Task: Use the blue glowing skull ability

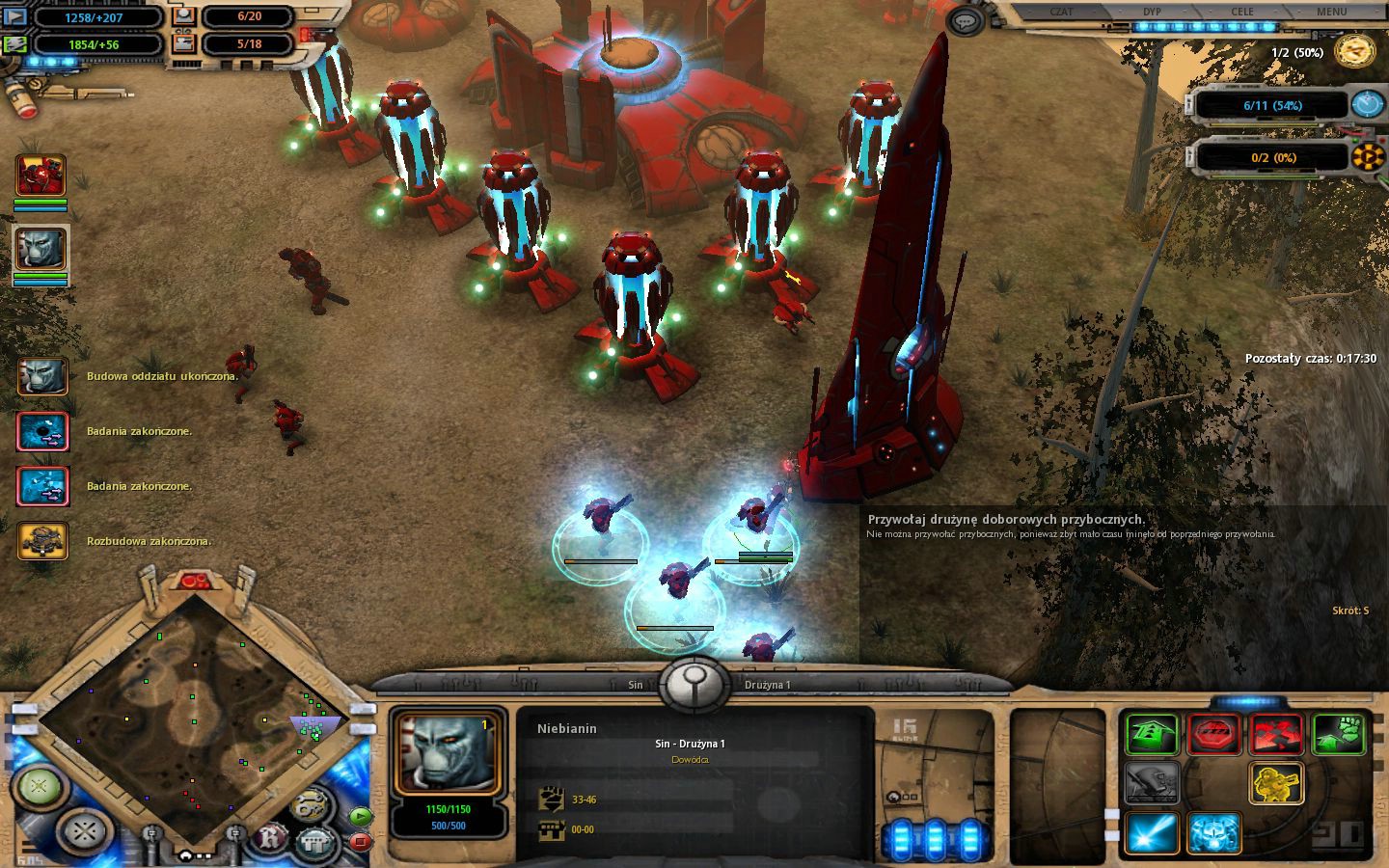Action: click(1213, 833)
